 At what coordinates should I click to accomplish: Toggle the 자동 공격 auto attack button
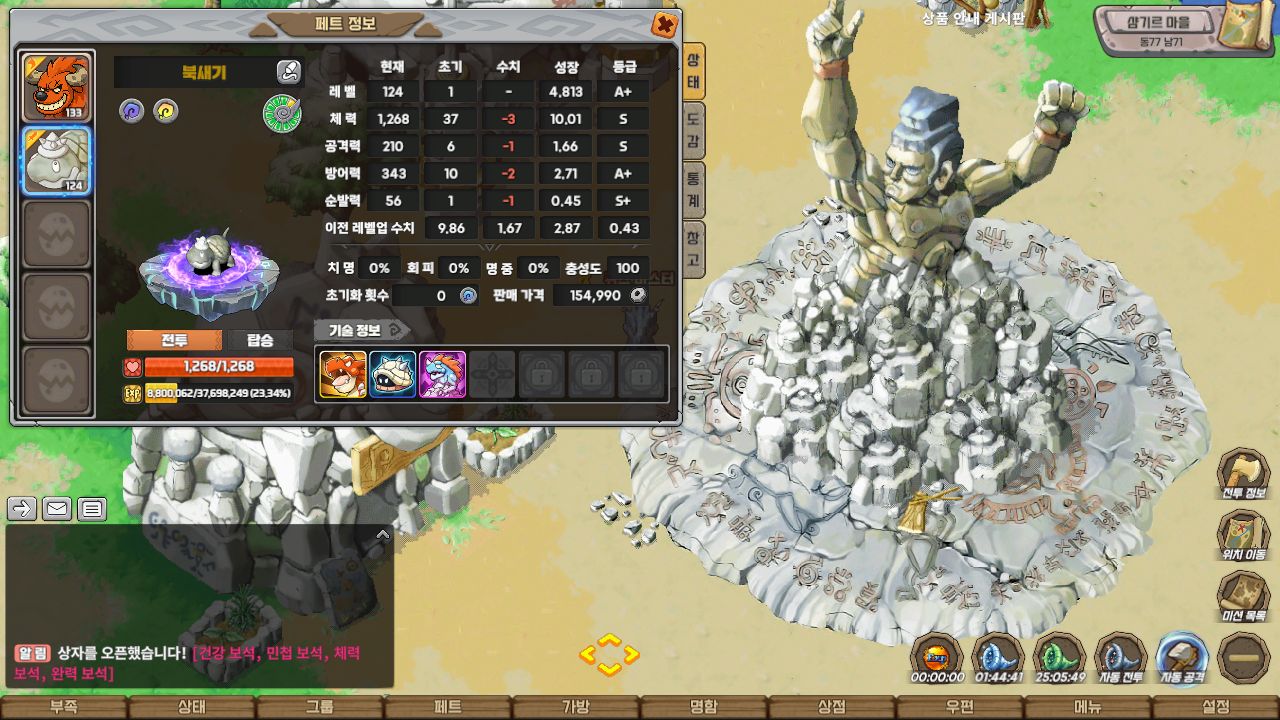[1182, 658]
